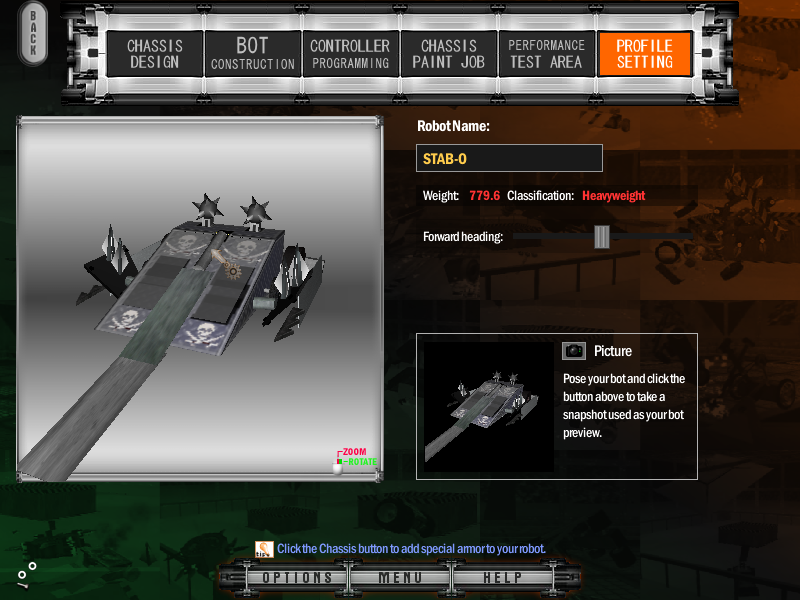Screen dimensions: 800x600
Task: Take a snapshot with the camera button
Action: click(573, 350)
